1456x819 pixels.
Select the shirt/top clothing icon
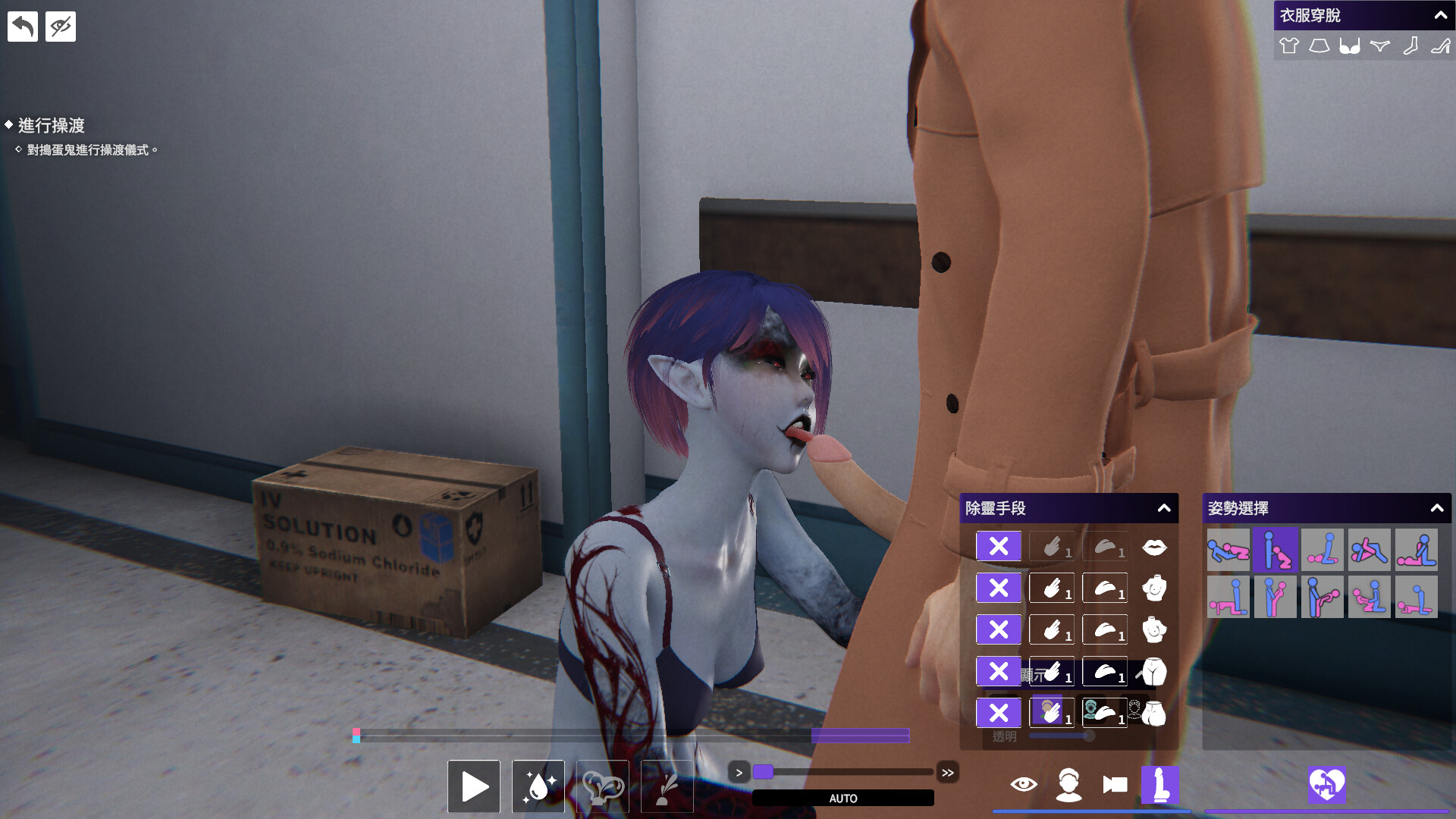1288,45
